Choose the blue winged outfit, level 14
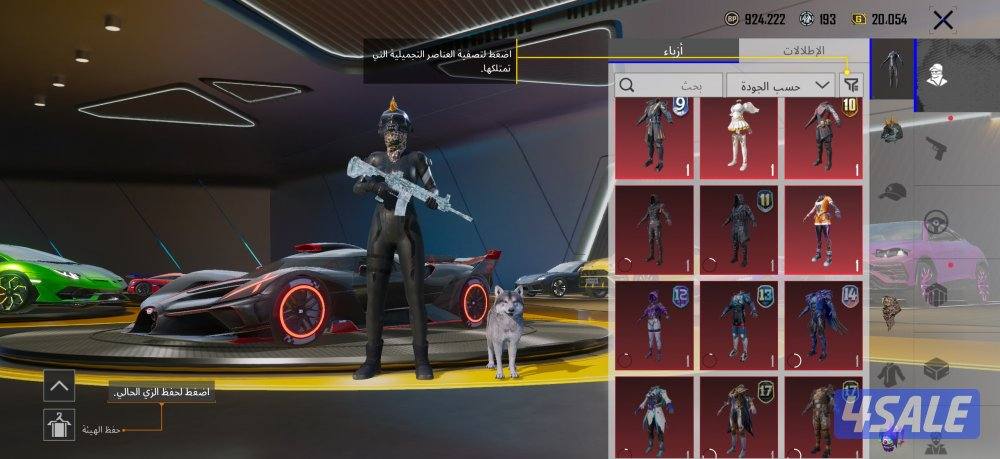1000x459 pixels. (824, 321)
